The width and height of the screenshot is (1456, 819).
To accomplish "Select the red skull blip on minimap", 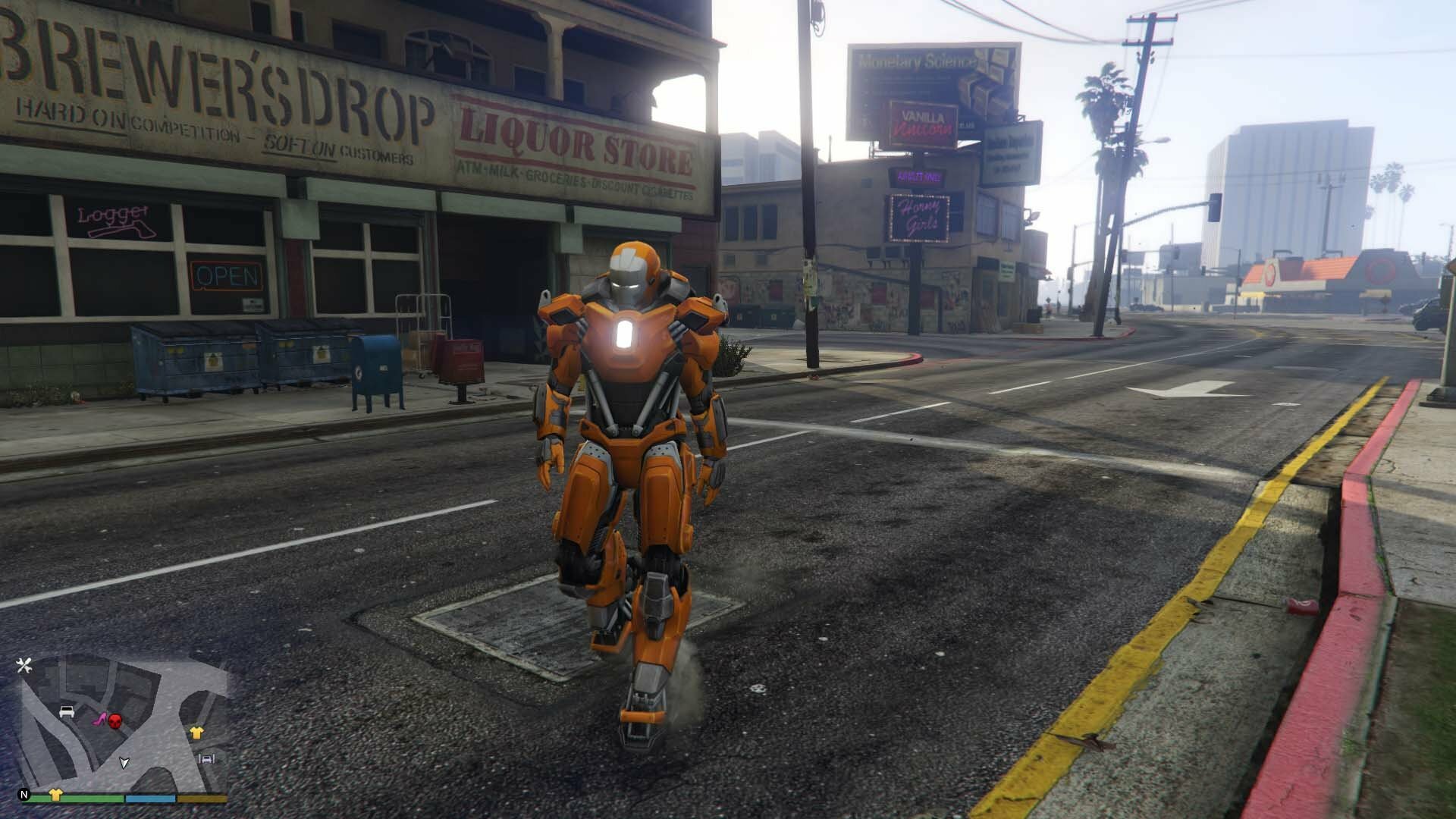I will [x=115, y=720].
